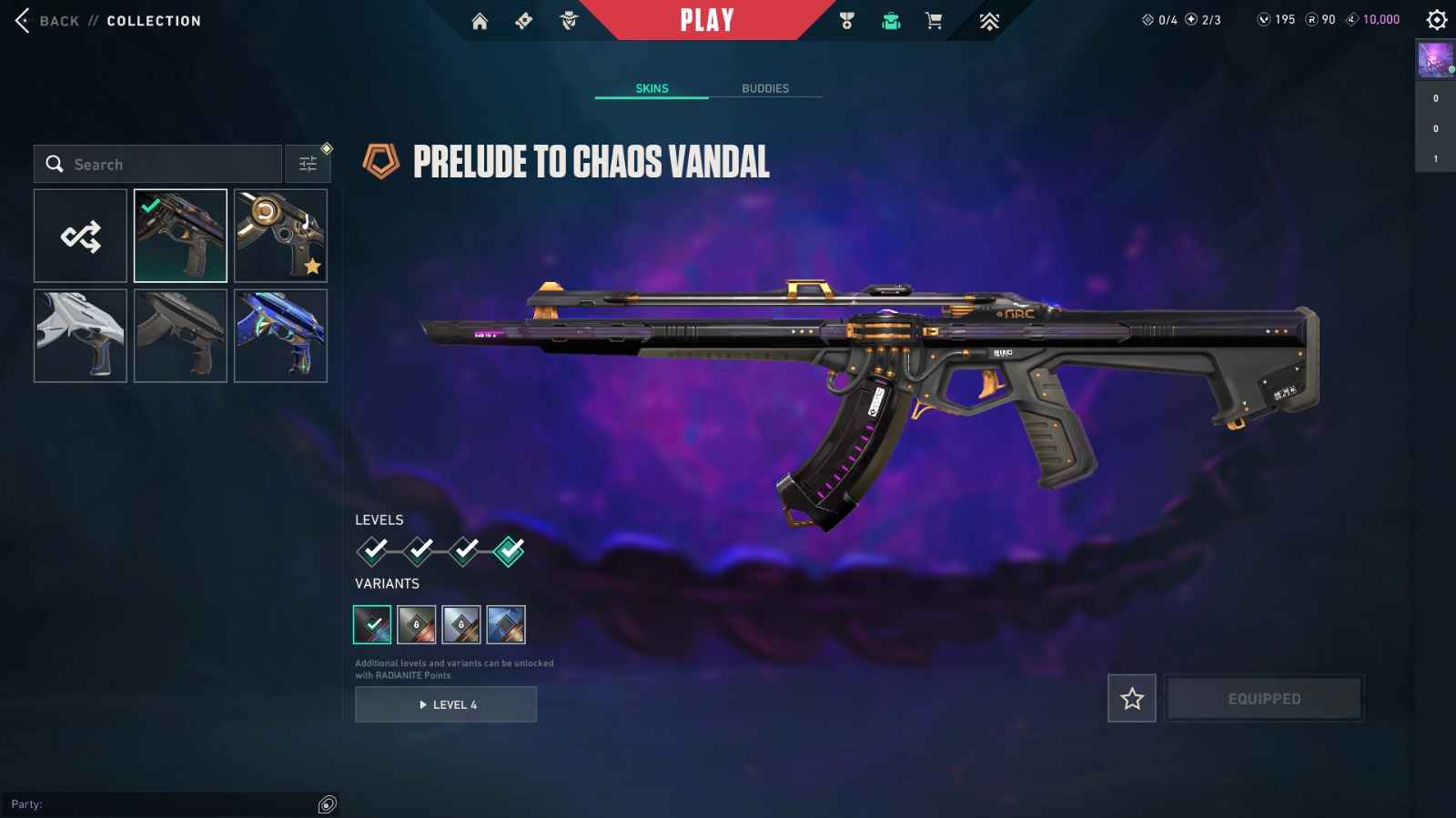
Task: Click the big red PLAY button
Action: (x=707, y=20)
